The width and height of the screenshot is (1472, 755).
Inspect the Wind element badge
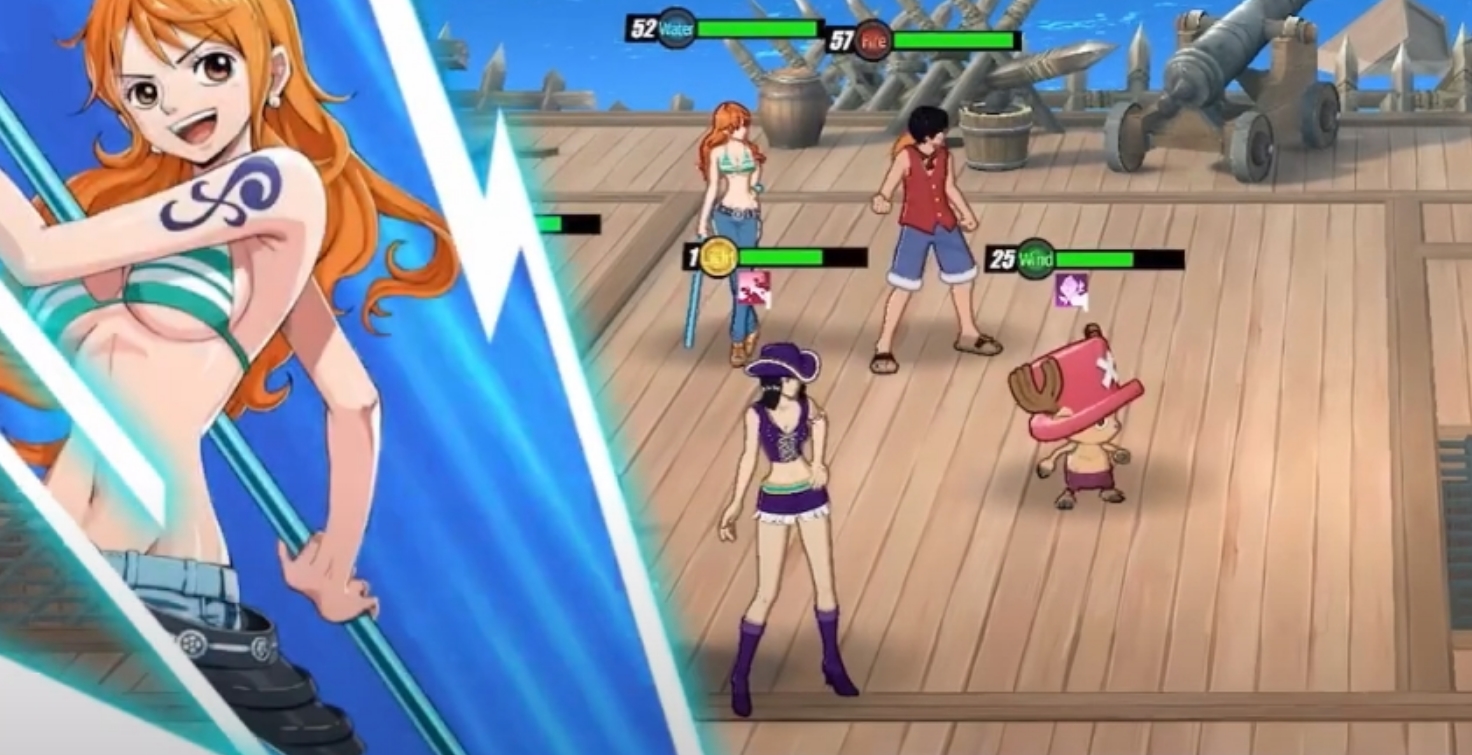coord(1036,260)
